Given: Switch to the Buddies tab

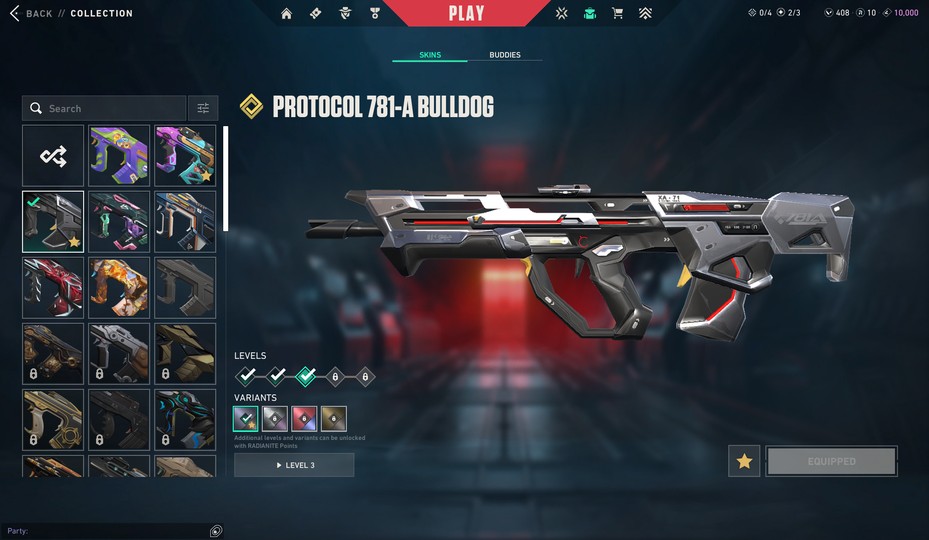Looking at the screenshot, I should (x=504, y=55).
